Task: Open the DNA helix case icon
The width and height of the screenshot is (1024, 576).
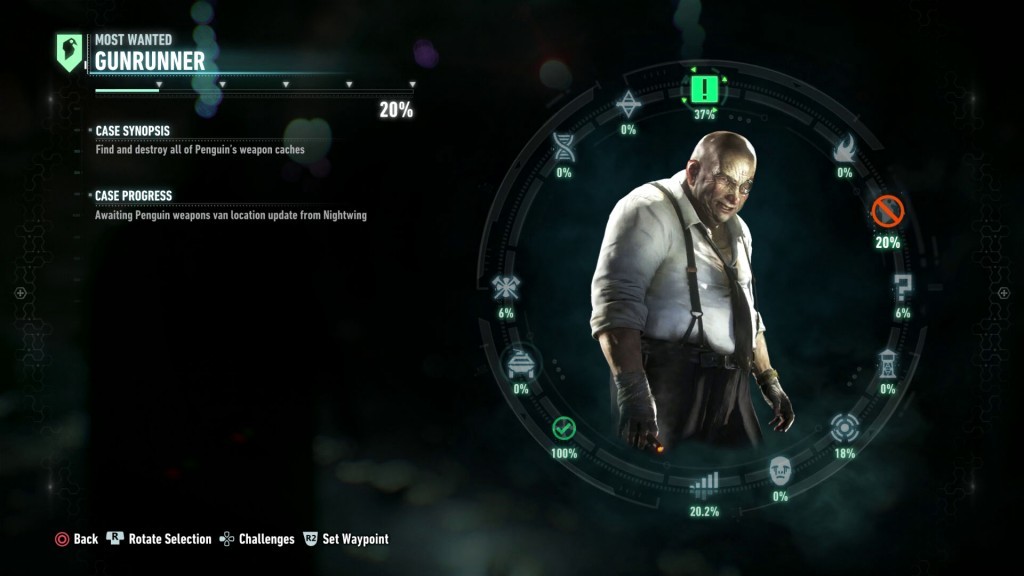Action: (x=564, y=148)
